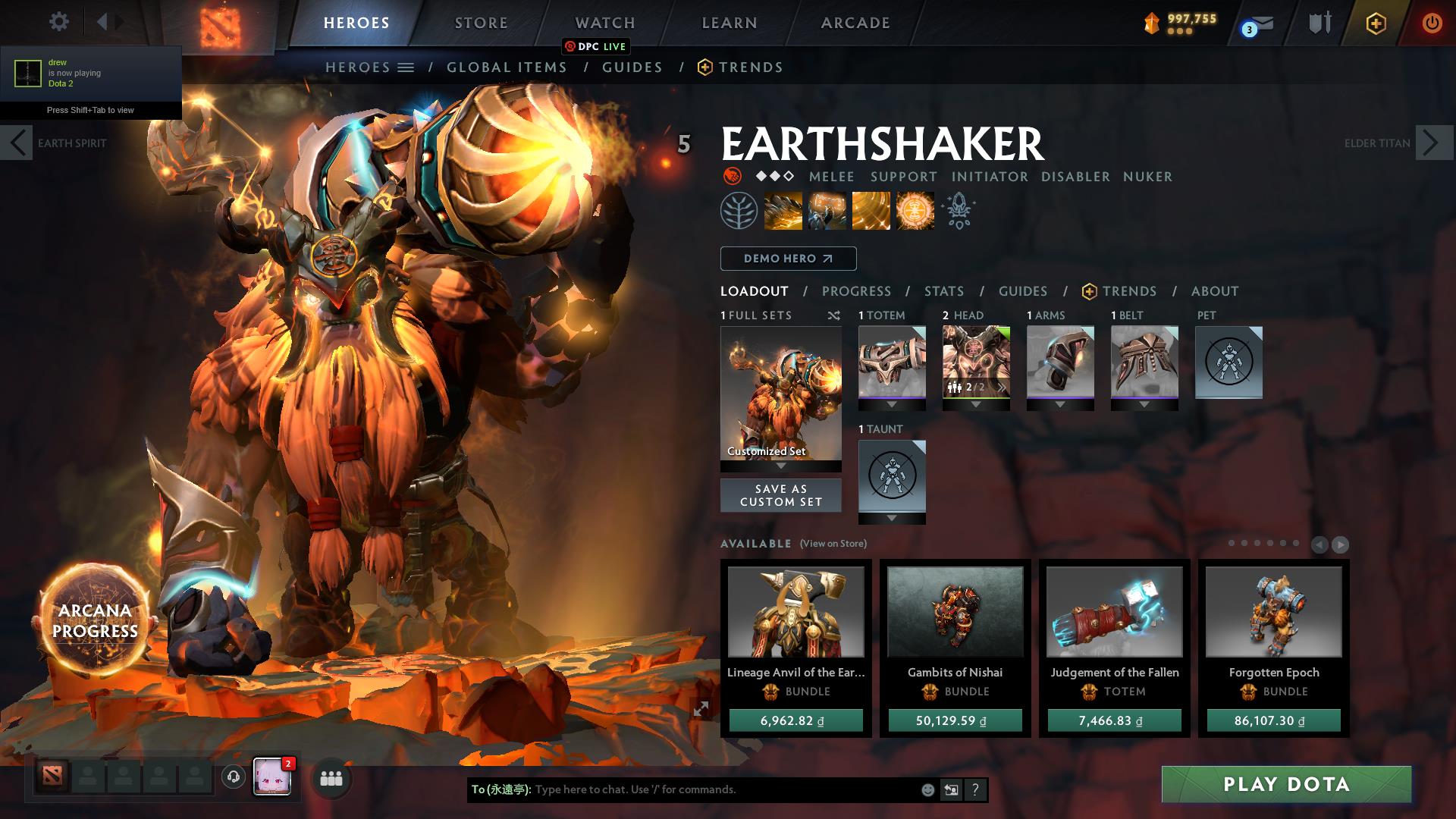Shuffle the loadout with the crossed-arrows icon
The width and height of the screenshot is (1456, 819).
coord(836,315)
